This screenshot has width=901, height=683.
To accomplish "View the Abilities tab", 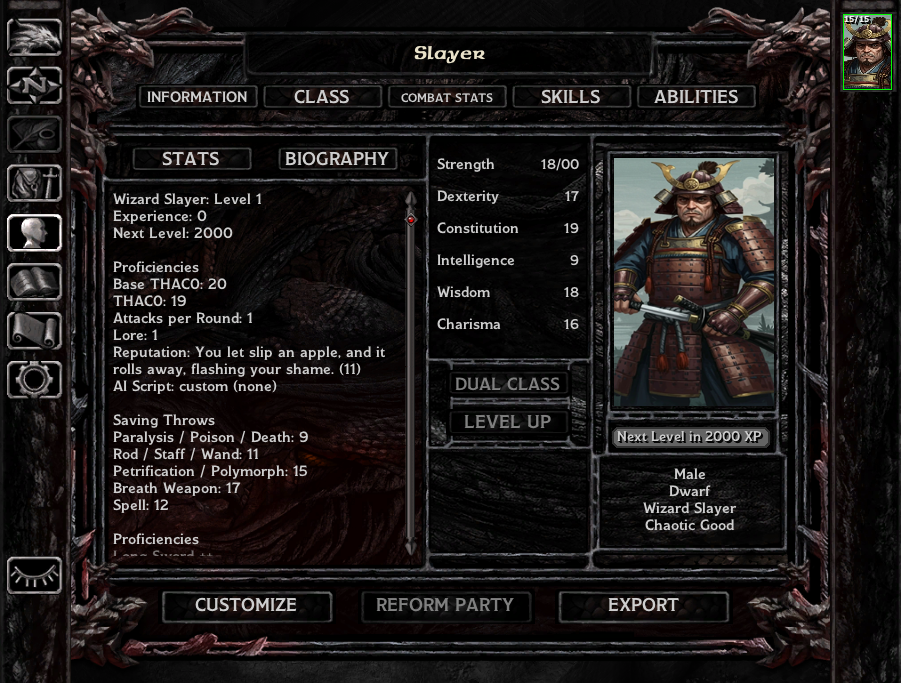I will (696, 97).
